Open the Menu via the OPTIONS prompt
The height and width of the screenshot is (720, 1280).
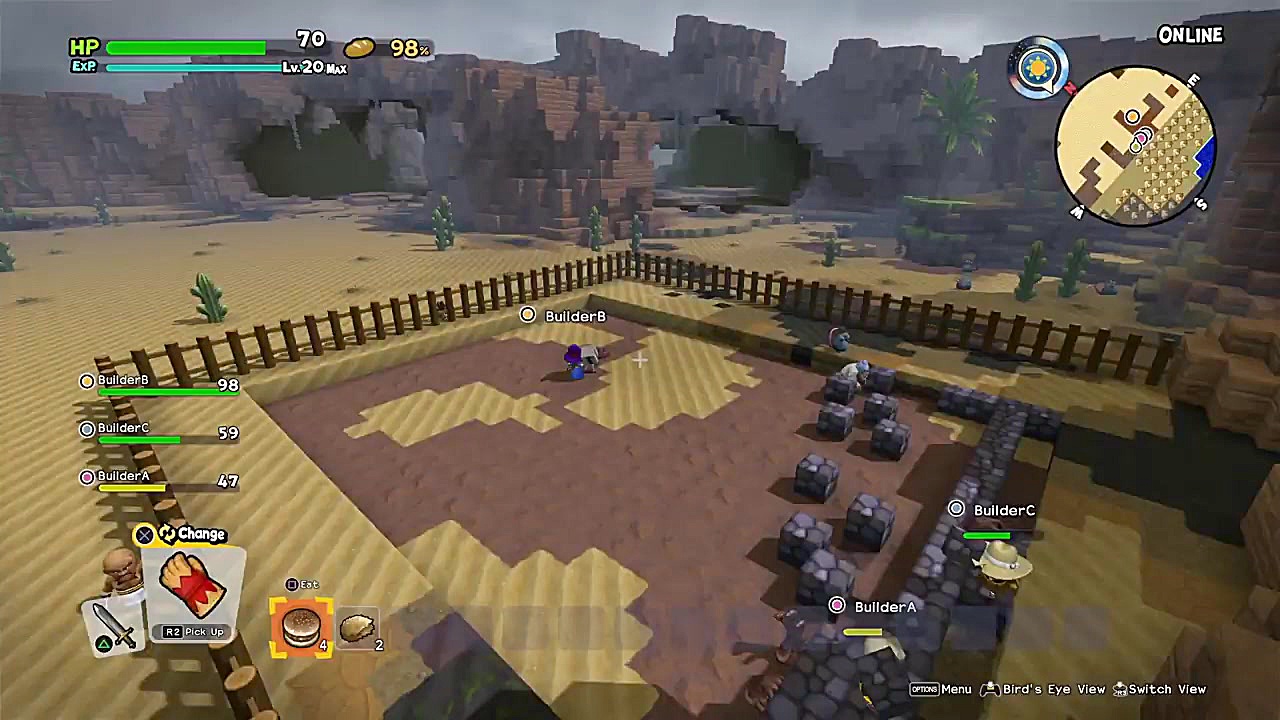click(925, 689)
